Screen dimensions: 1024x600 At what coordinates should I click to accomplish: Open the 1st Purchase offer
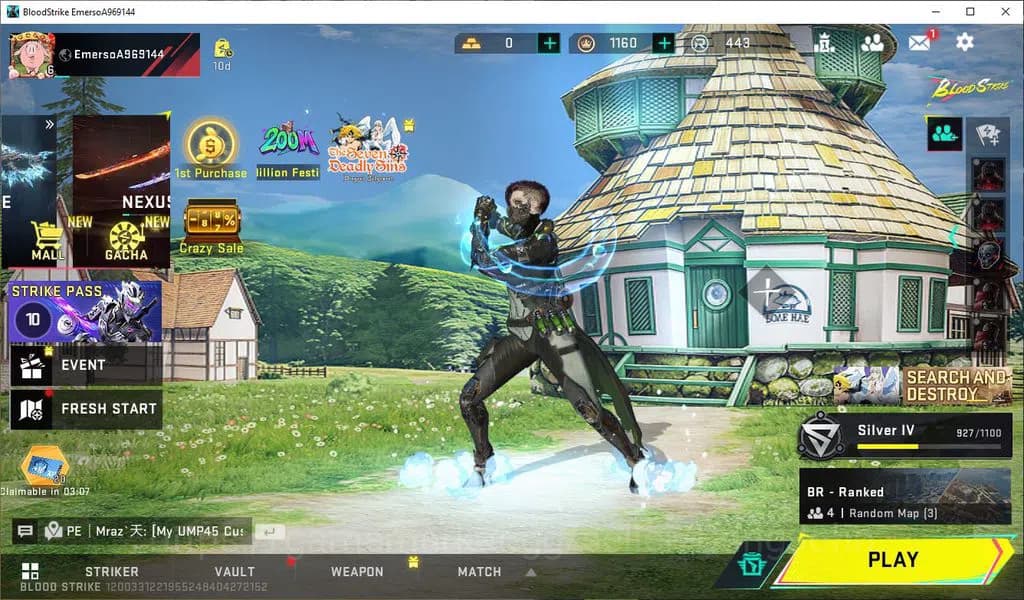coord(211,150)
